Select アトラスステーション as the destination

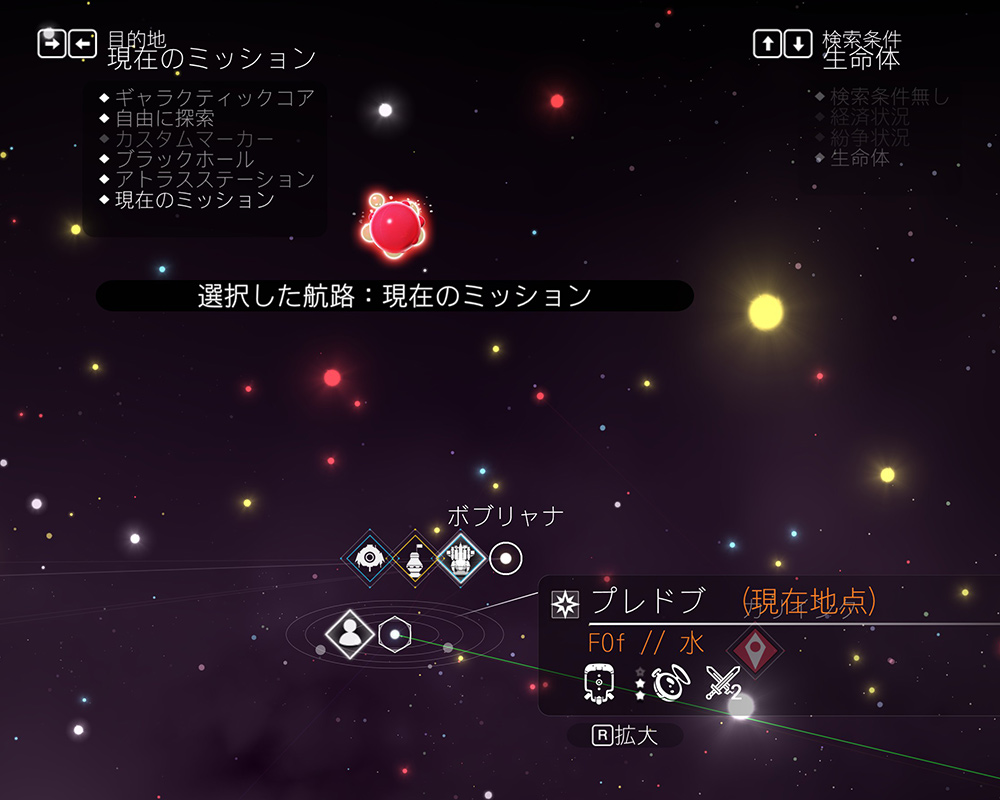215,180
